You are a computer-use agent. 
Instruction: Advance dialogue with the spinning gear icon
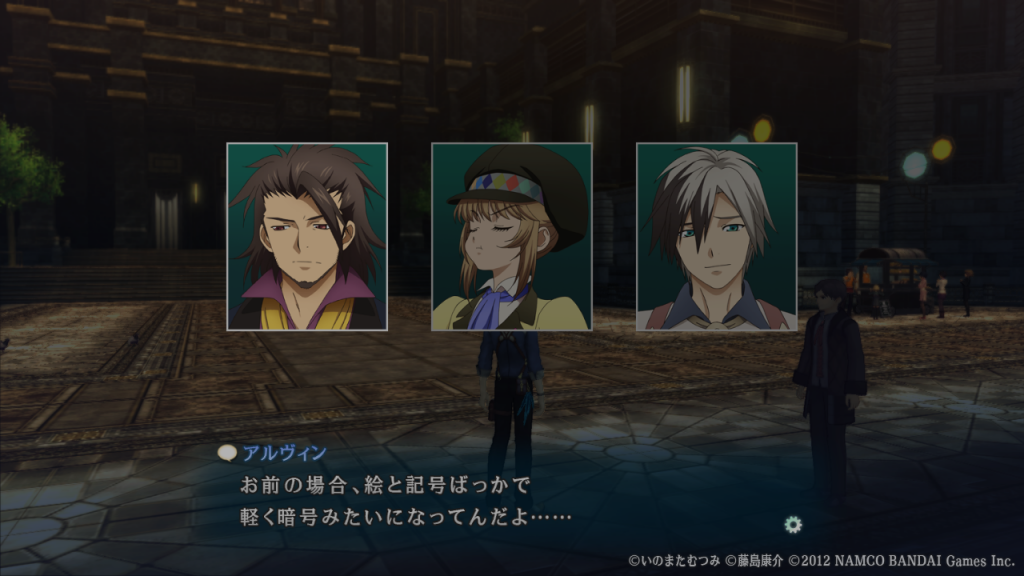[x=794, y=523]
